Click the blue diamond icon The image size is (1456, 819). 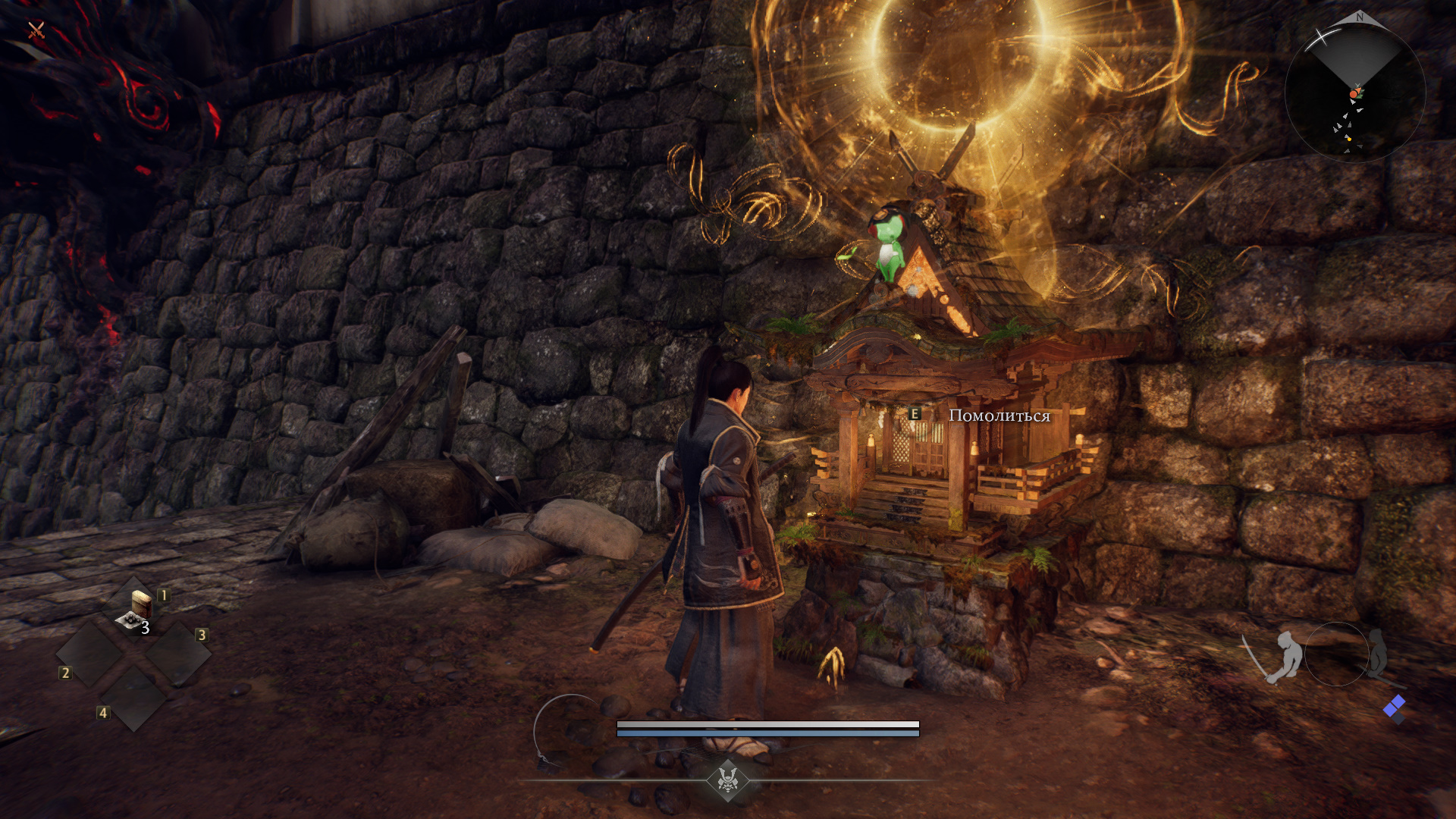[x=1394, y=708]
